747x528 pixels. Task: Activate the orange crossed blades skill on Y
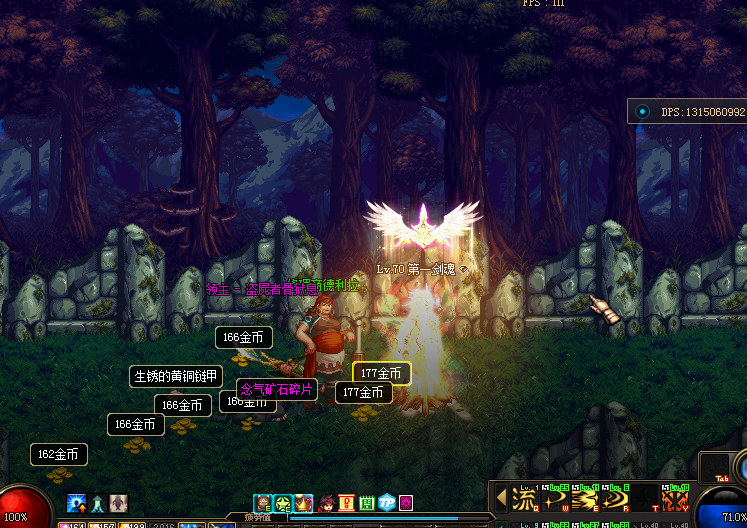675,498
